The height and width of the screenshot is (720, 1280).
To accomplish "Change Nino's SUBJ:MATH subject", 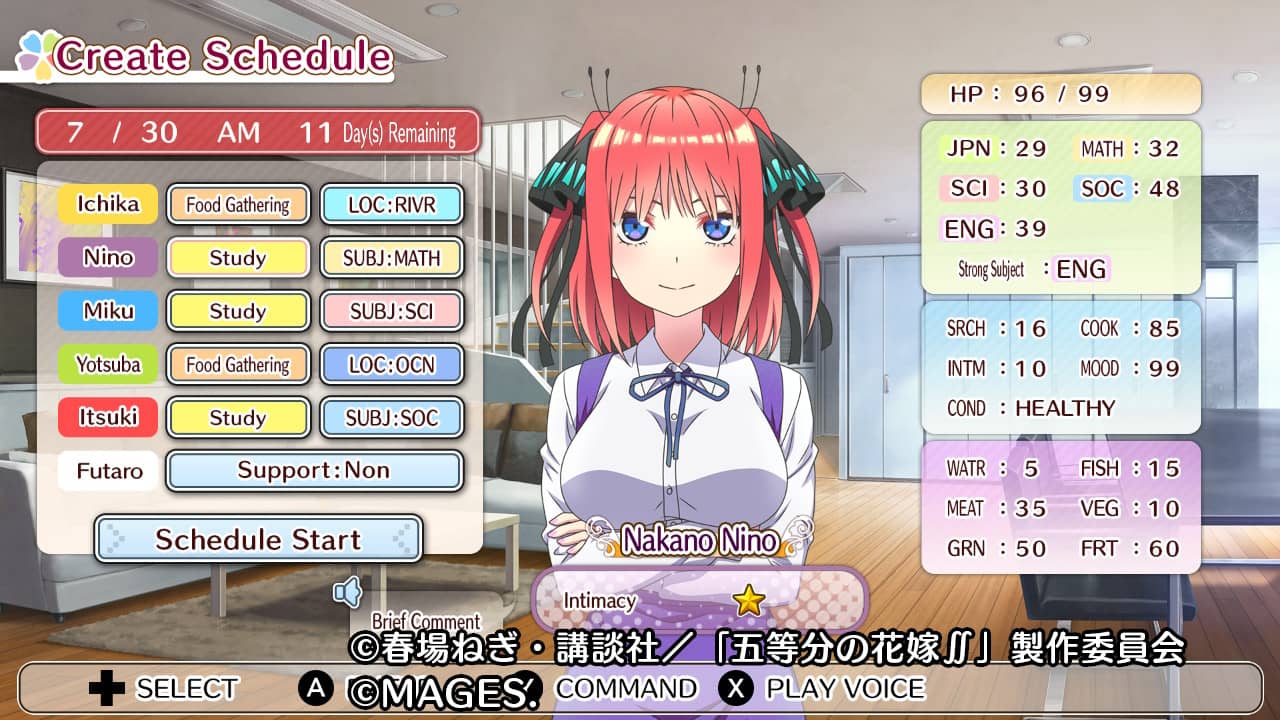I will tap(392, 258).
